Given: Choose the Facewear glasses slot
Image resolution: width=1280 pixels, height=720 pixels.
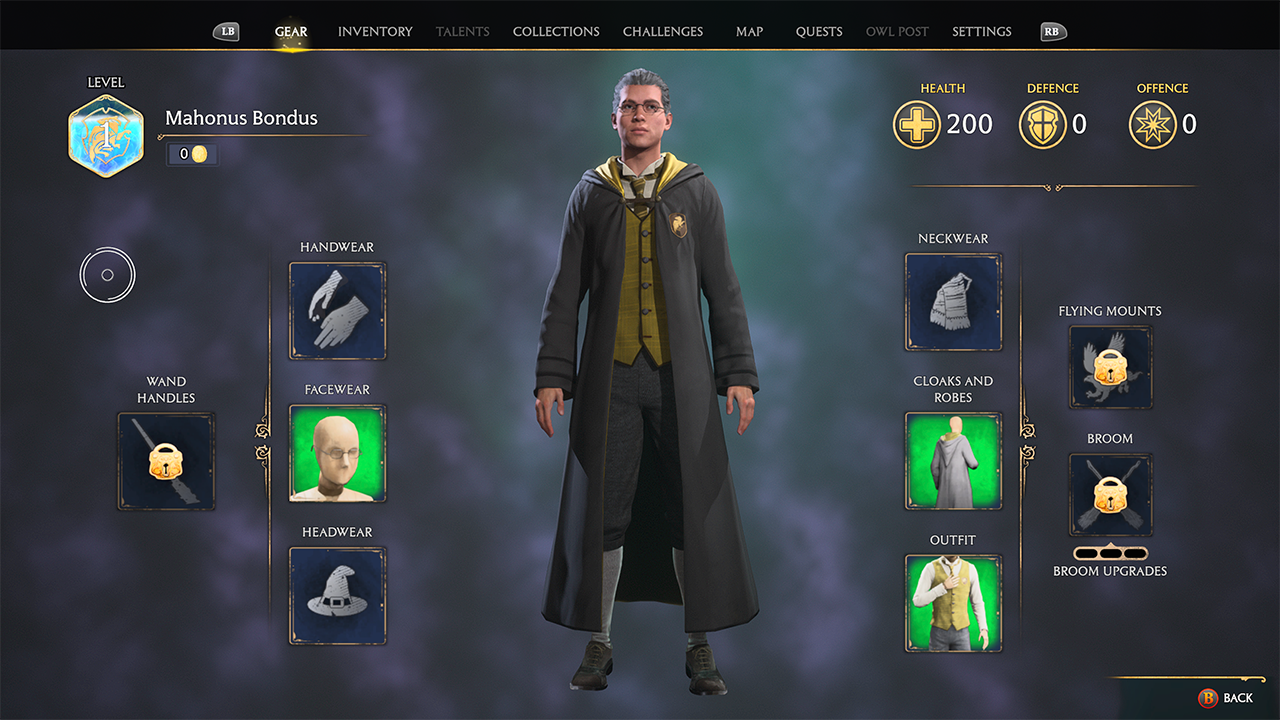Looking at the screenshot, I should point(338,453).
